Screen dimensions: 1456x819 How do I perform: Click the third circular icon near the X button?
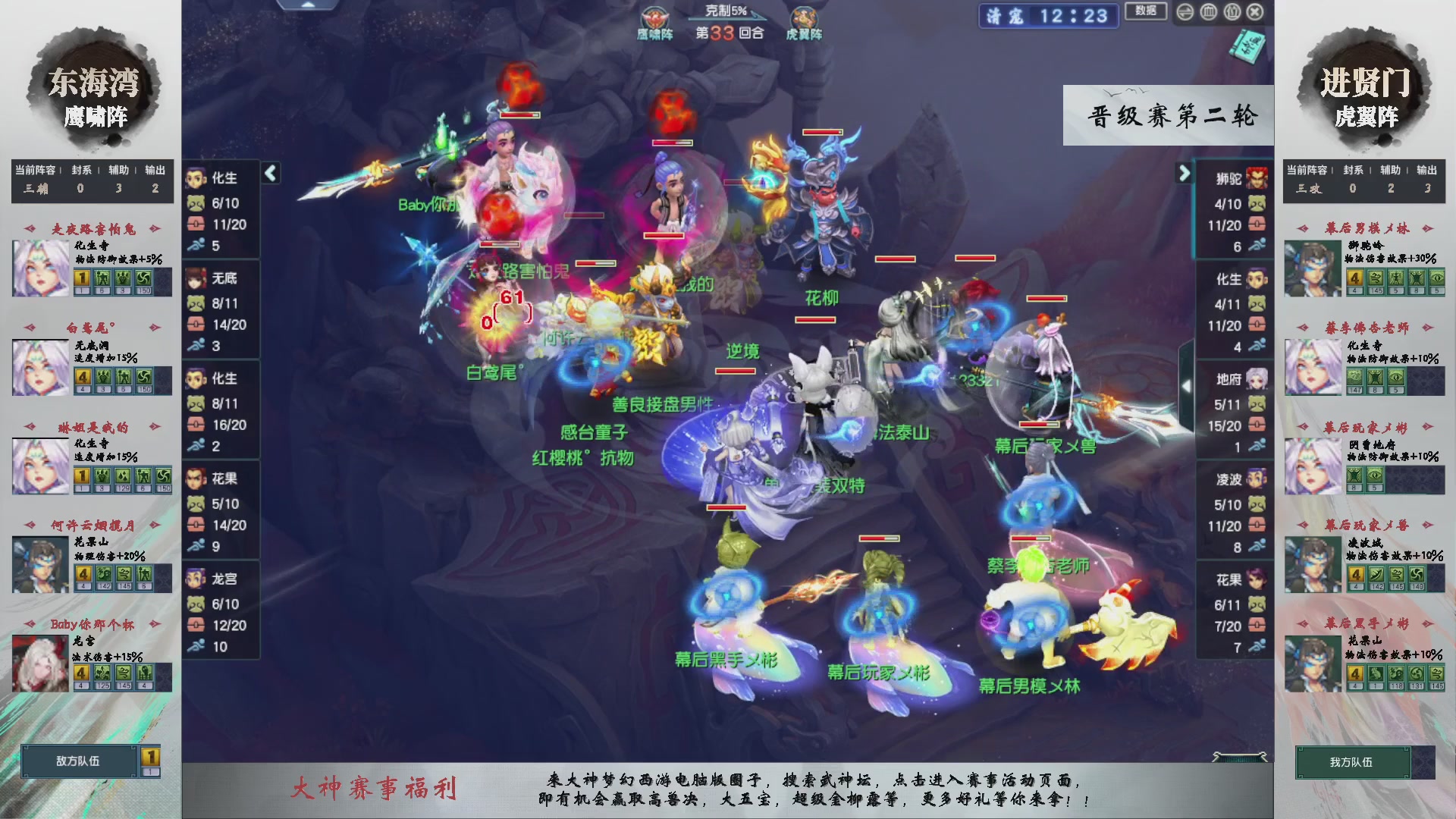1232,12
